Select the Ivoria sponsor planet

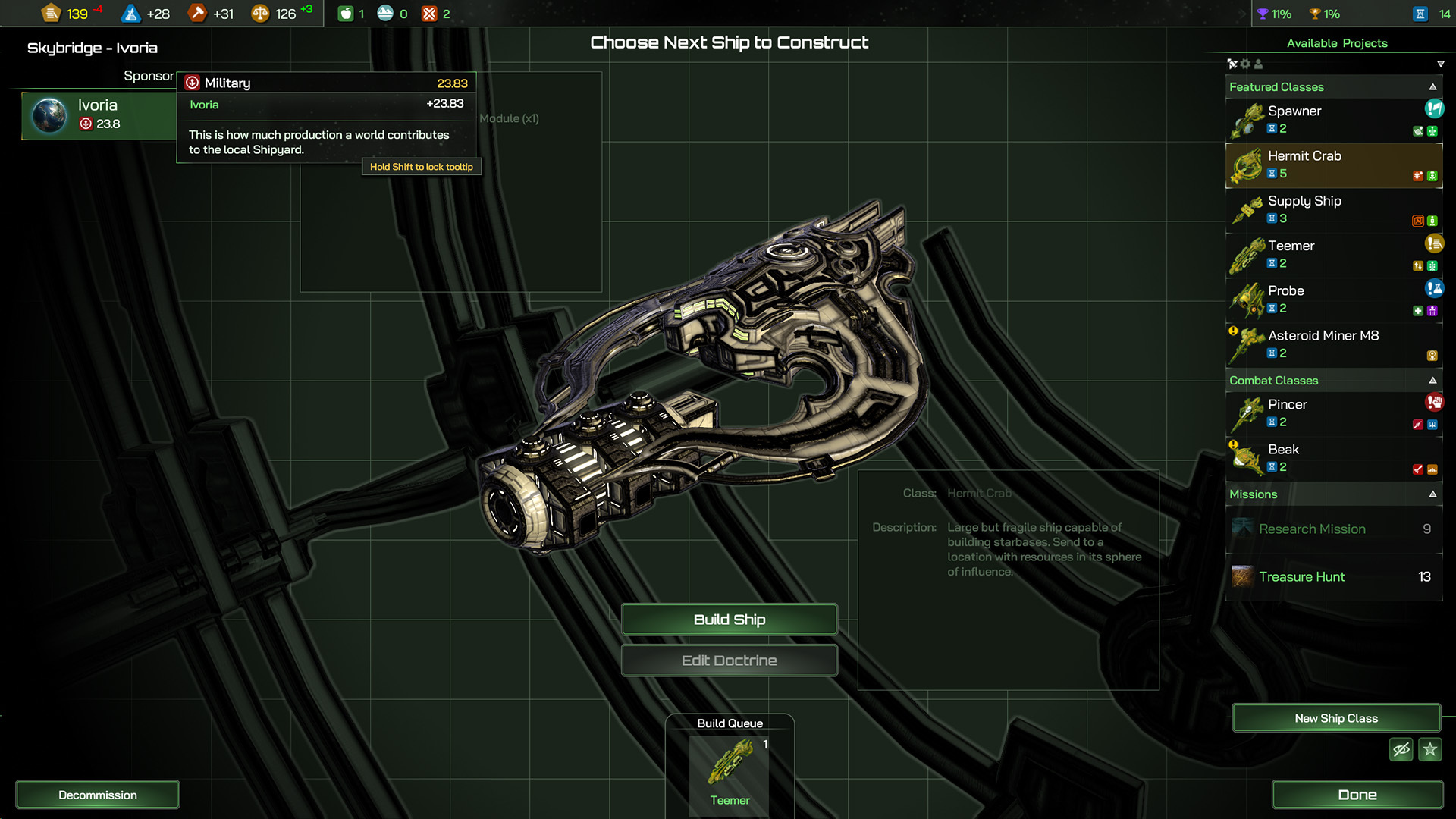point(99,115)
